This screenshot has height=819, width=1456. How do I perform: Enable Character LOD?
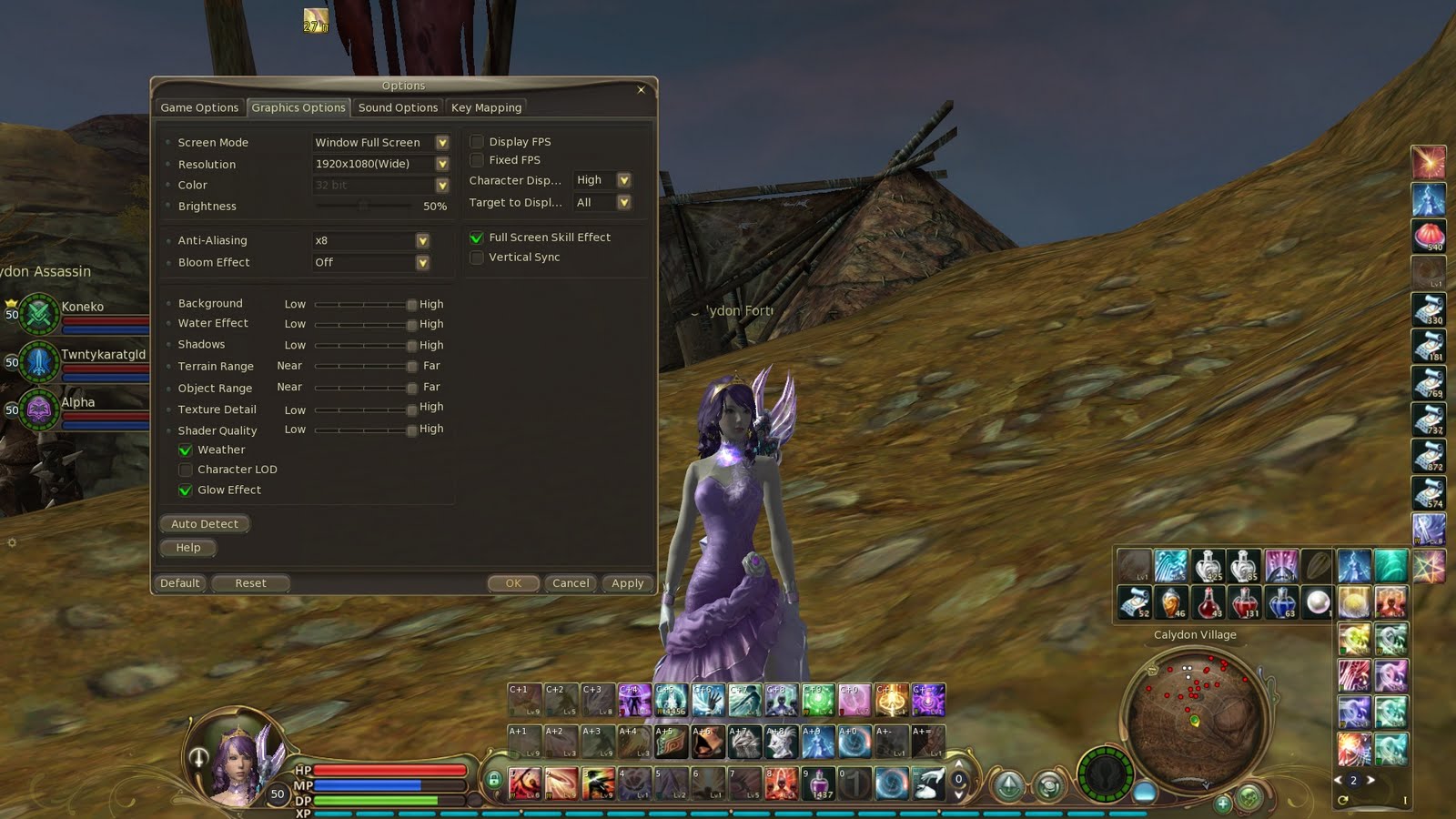tap(186, 469)
